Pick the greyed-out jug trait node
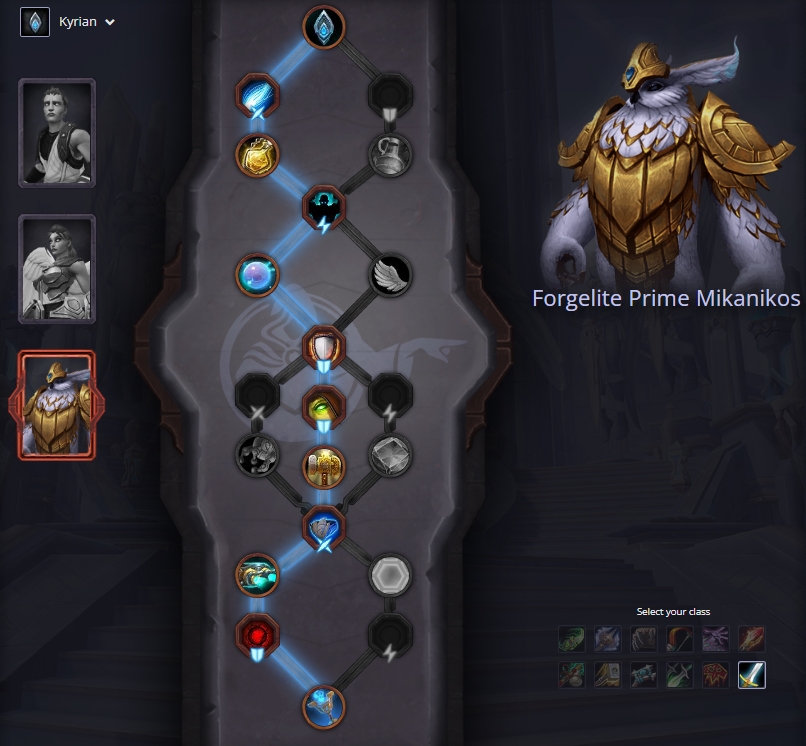Viewport: 806px width, 746px height. pos(389,155)
